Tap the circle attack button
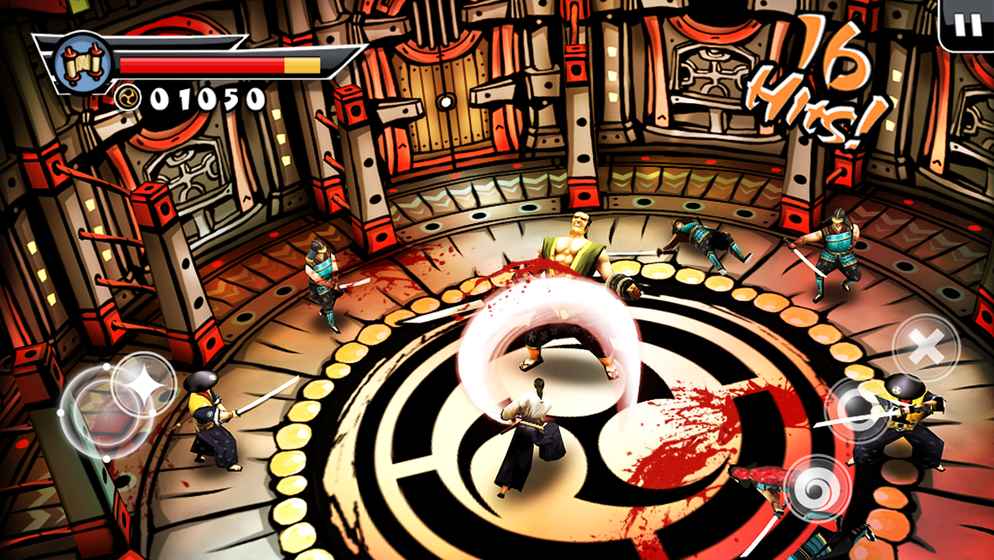The height and width of the screenshot is (560, 994). pos(857,409)
